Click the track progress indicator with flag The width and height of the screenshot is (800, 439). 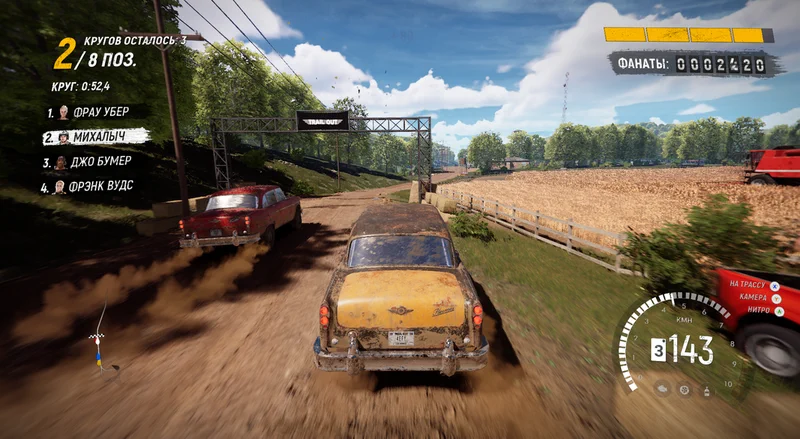click(x=99, y=335)
